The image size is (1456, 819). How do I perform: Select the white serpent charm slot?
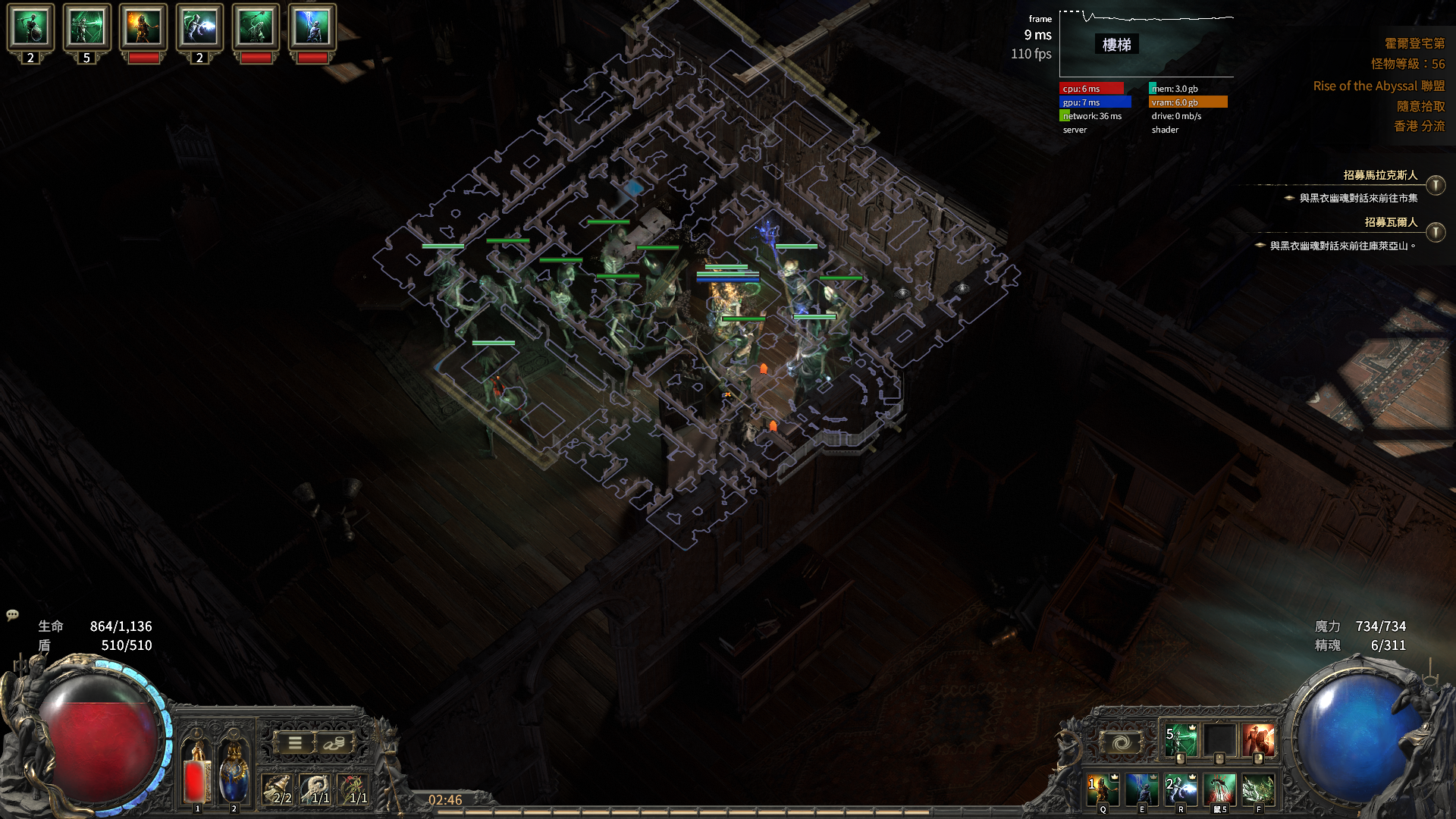(315, 789)
